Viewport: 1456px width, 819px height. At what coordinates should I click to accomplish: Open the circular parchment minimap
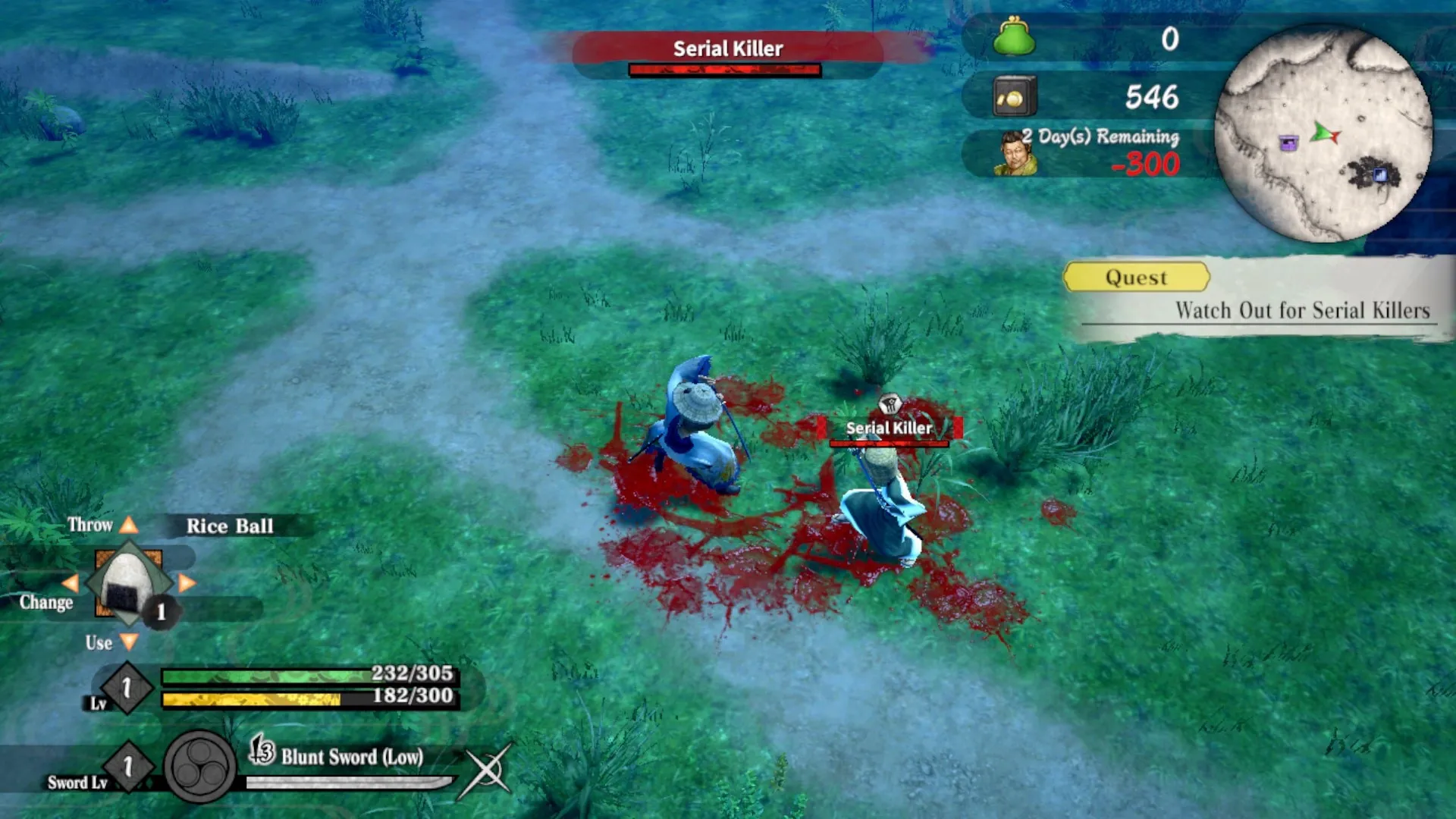click(1323, 133)
